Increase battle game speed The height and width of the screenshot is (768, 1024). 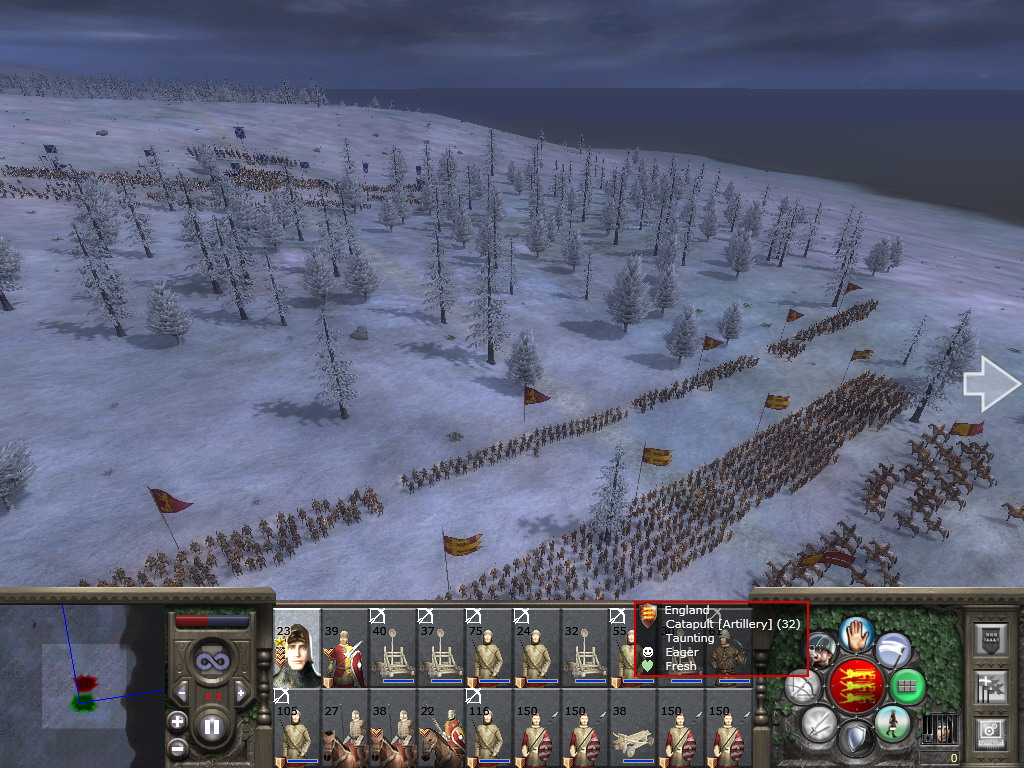(x=240, y=692)
